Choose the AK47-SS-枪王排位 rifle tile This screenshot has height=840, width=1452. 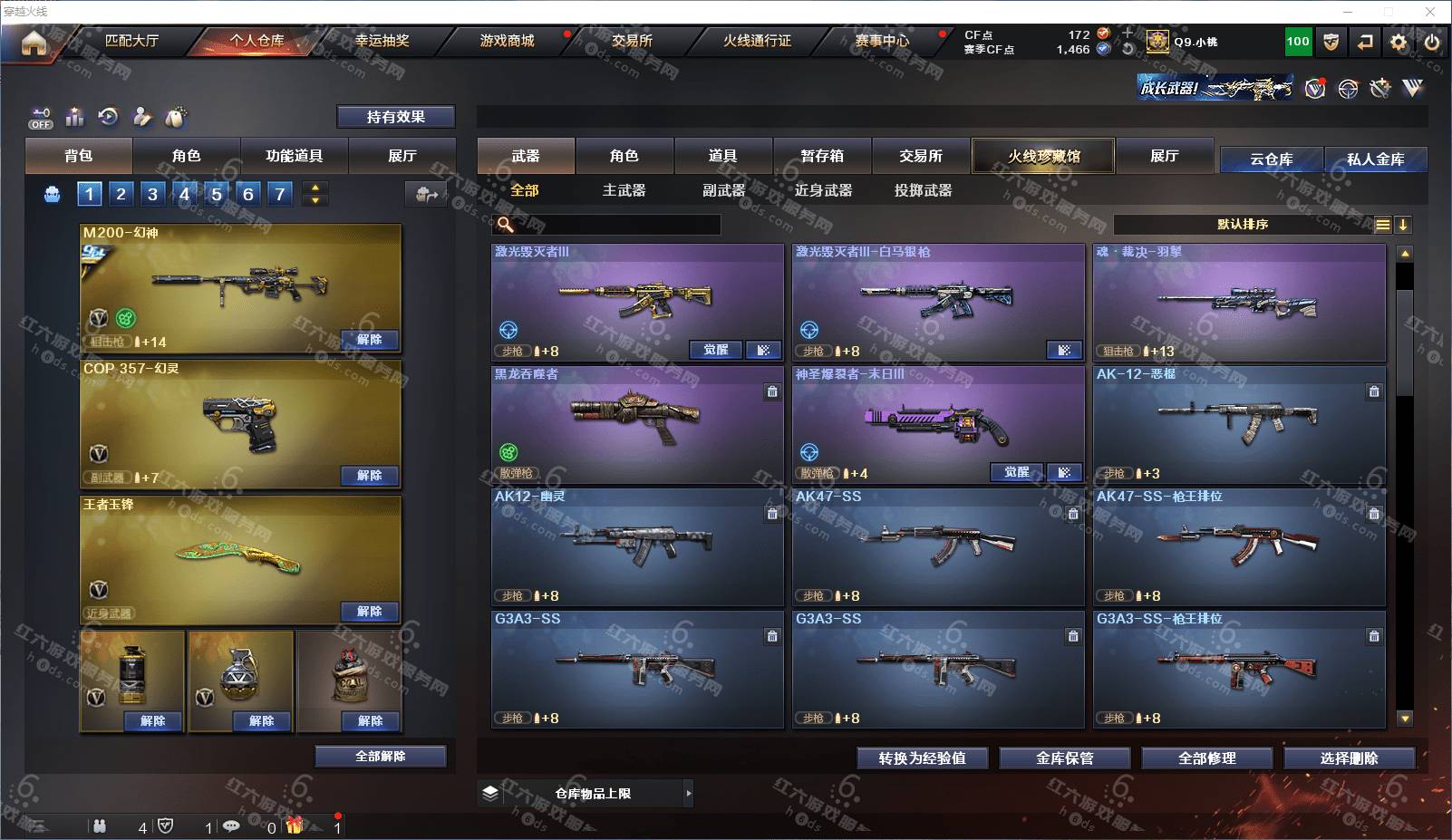tap(1239, 546)
